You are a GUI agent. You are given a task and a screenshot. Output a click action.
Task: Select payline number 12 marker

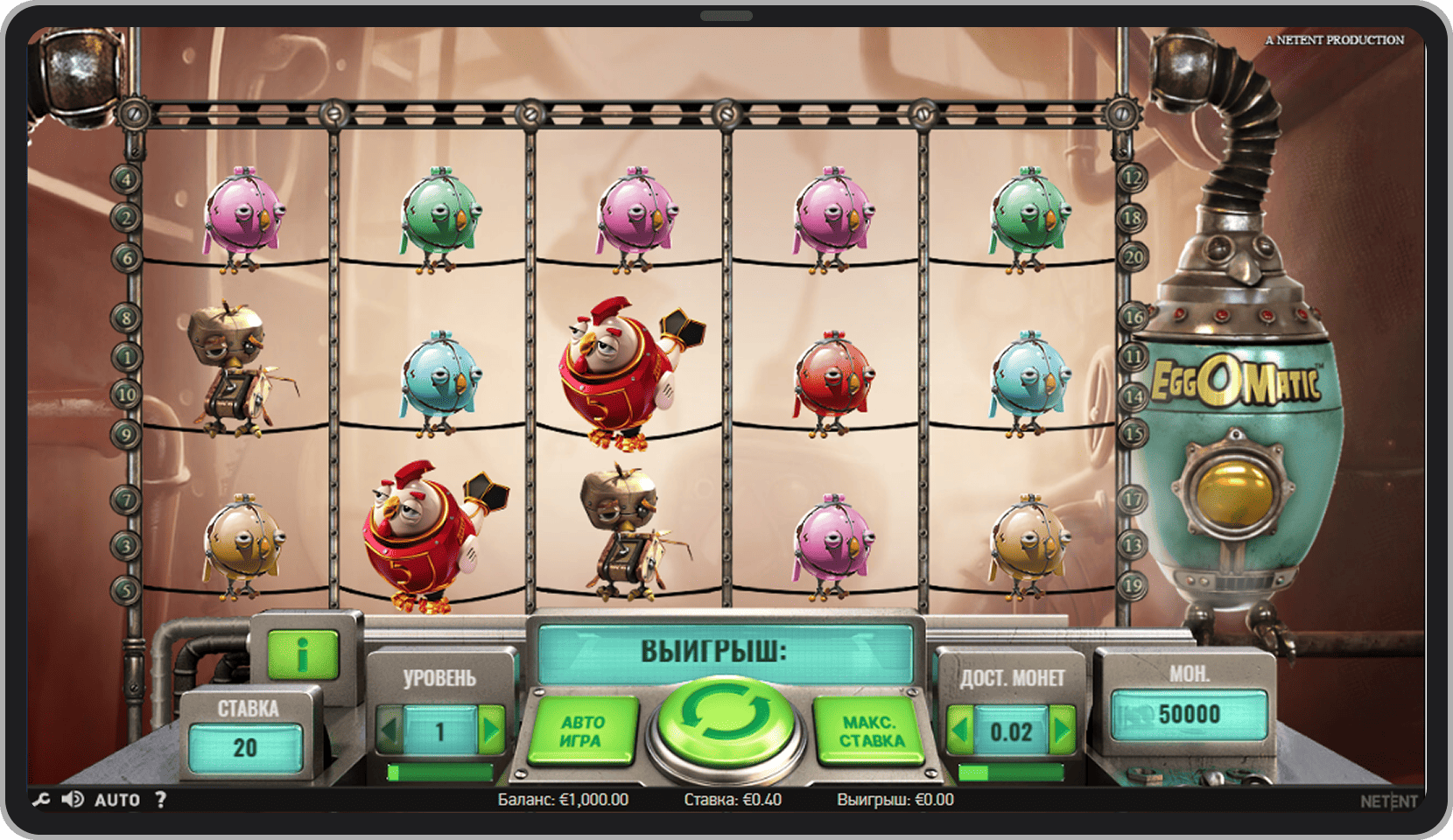(x=1134, y=179)
